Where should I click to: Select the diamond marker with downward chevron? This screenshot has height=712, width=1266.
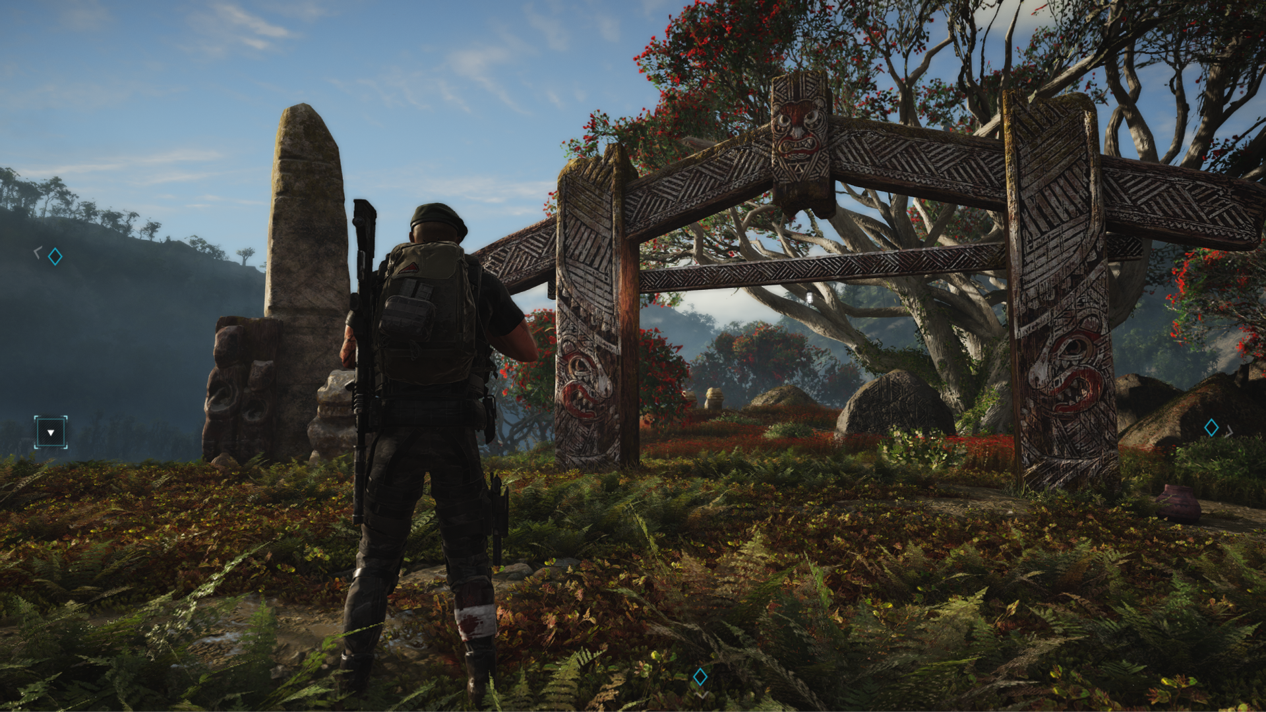tap(700, 677)
